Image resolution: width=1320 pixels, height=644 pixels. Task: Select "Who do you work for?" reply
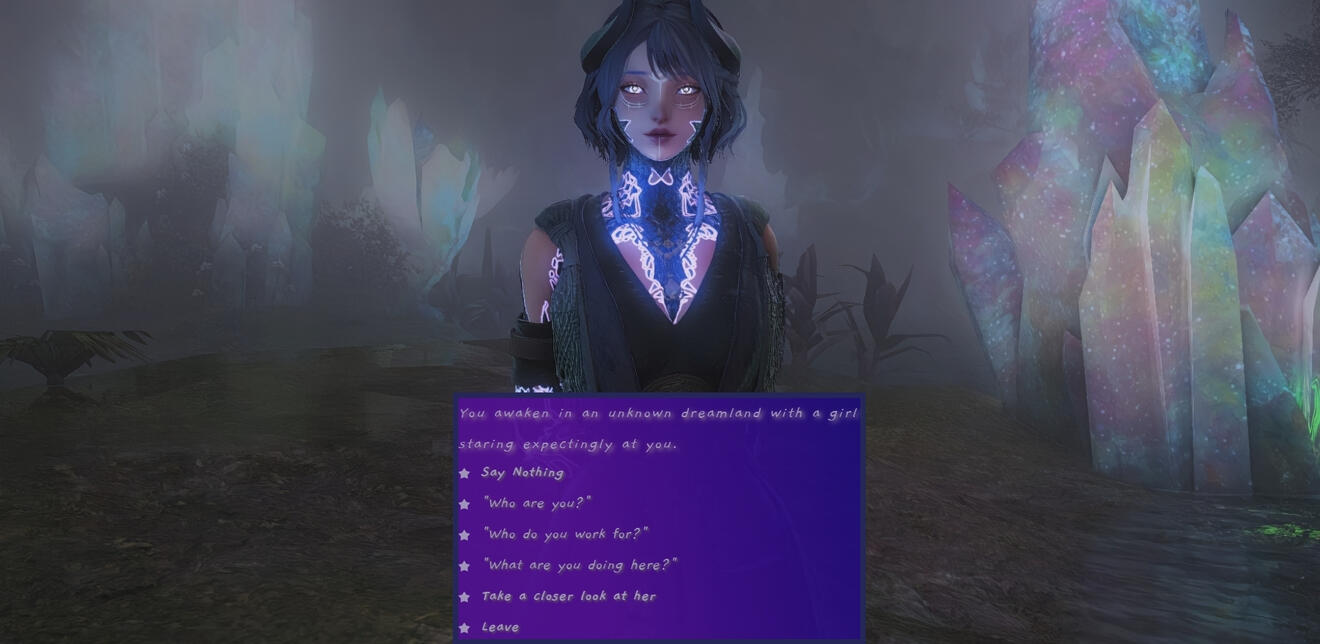point(565,535)
